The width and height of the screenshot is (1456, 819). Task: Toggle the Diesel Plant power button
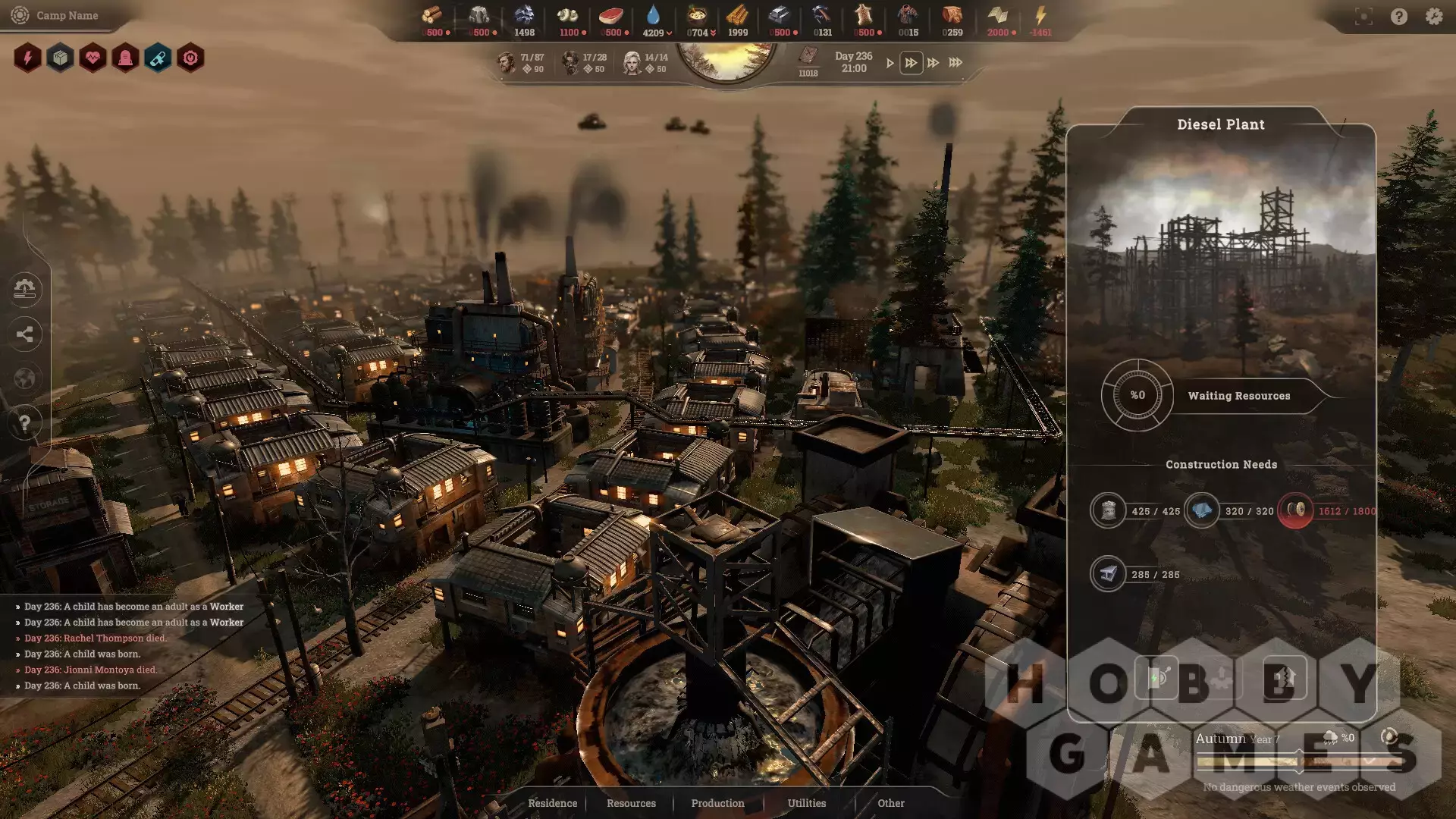(x=1156, y=677)
